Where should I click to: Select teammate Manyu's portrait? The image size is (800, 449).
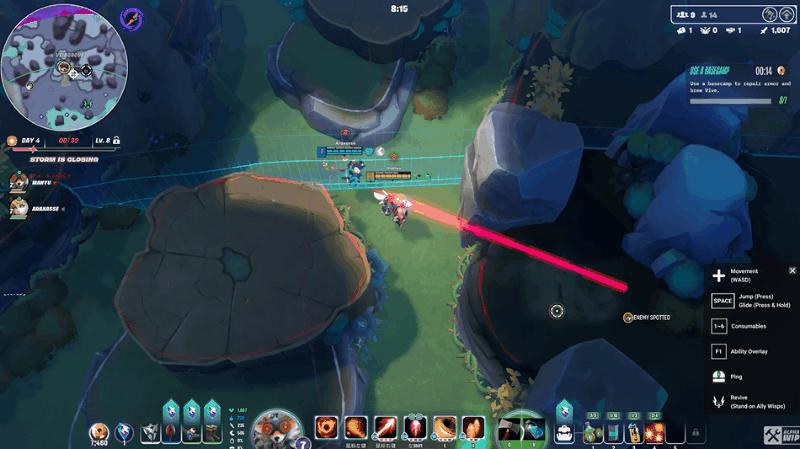pos(18,181)
